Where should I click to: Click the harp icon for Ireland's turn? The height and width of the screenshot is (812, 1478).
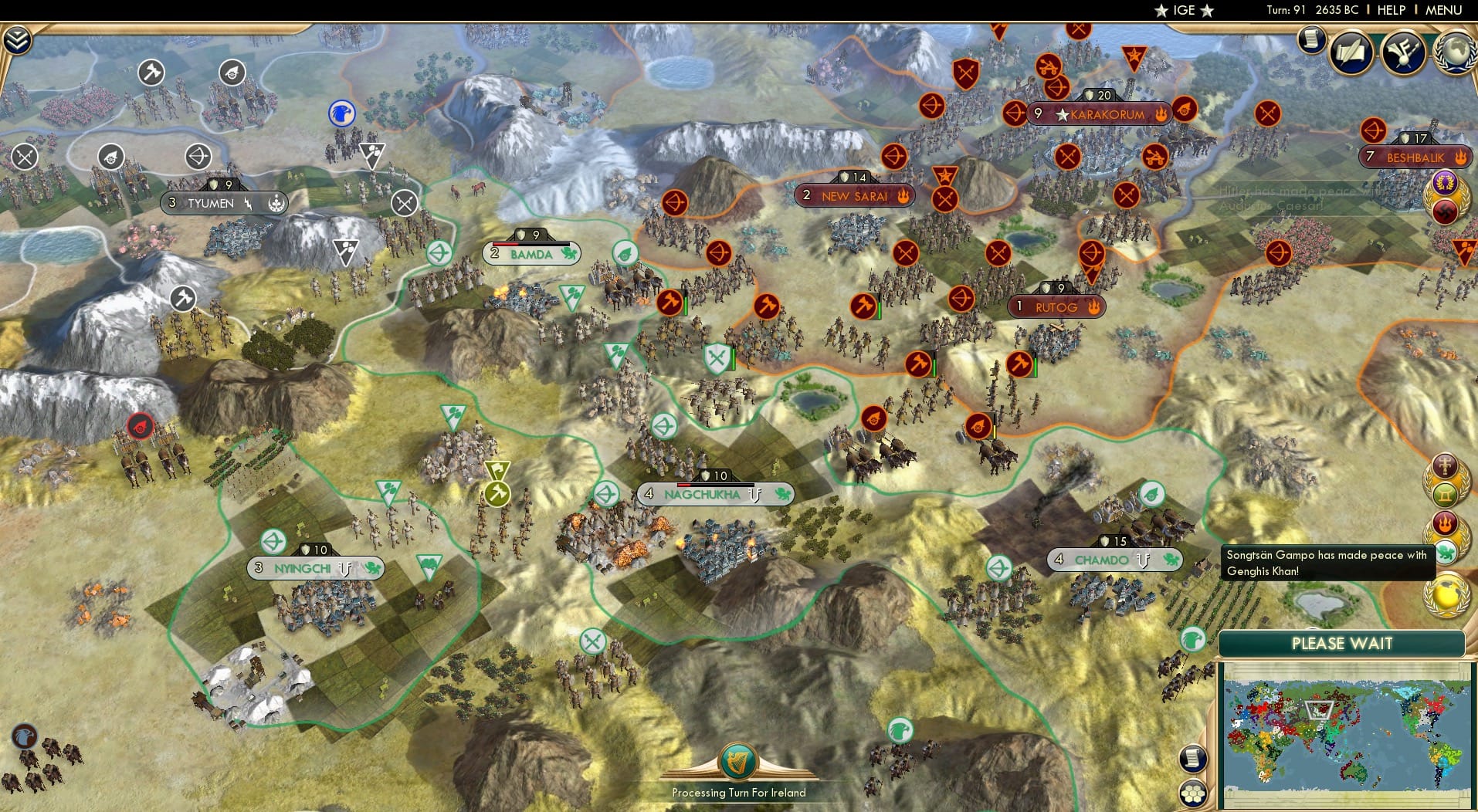point(739,759)
